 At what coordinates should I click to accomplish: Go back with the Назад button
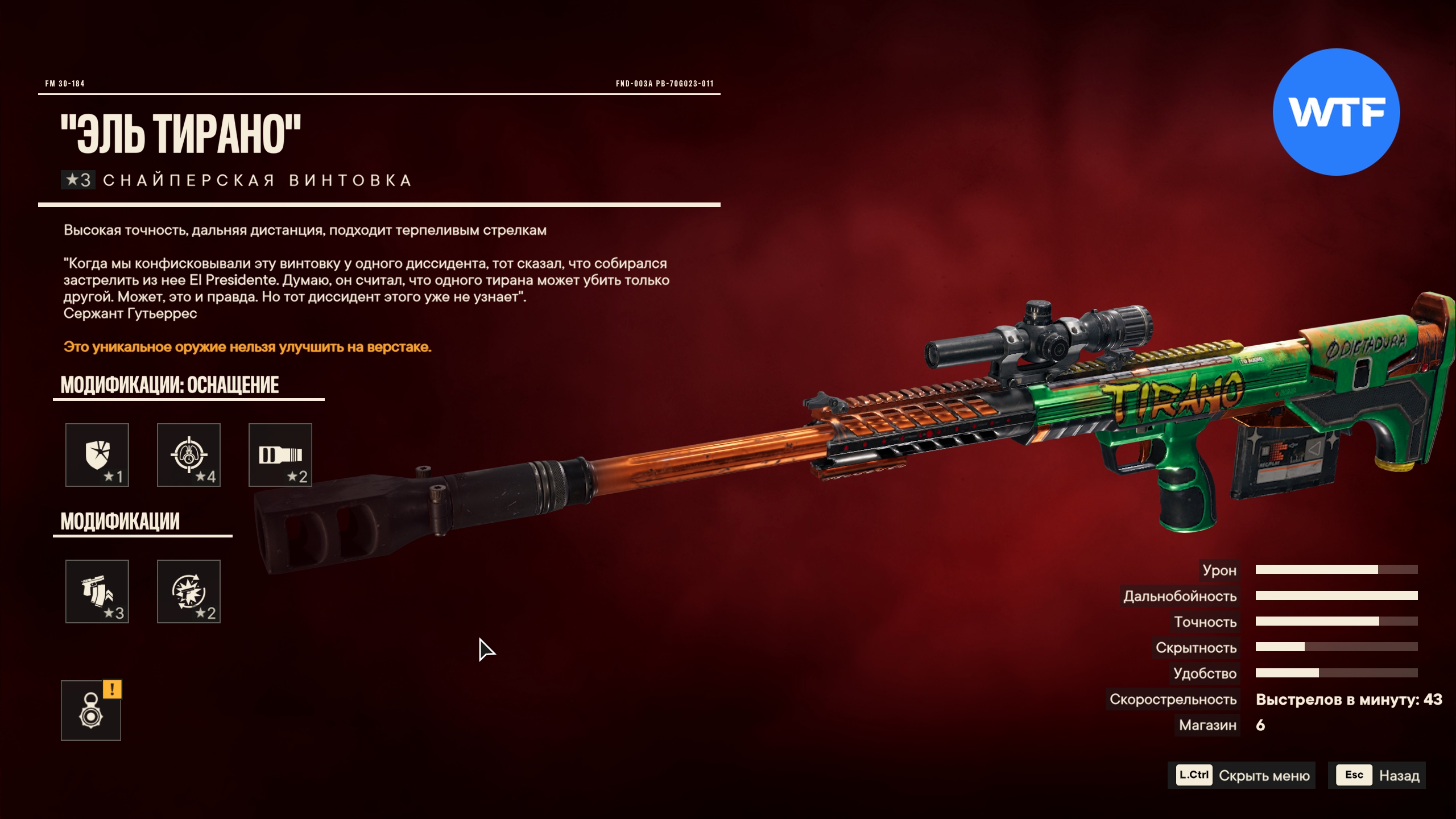click(1377, 775)
